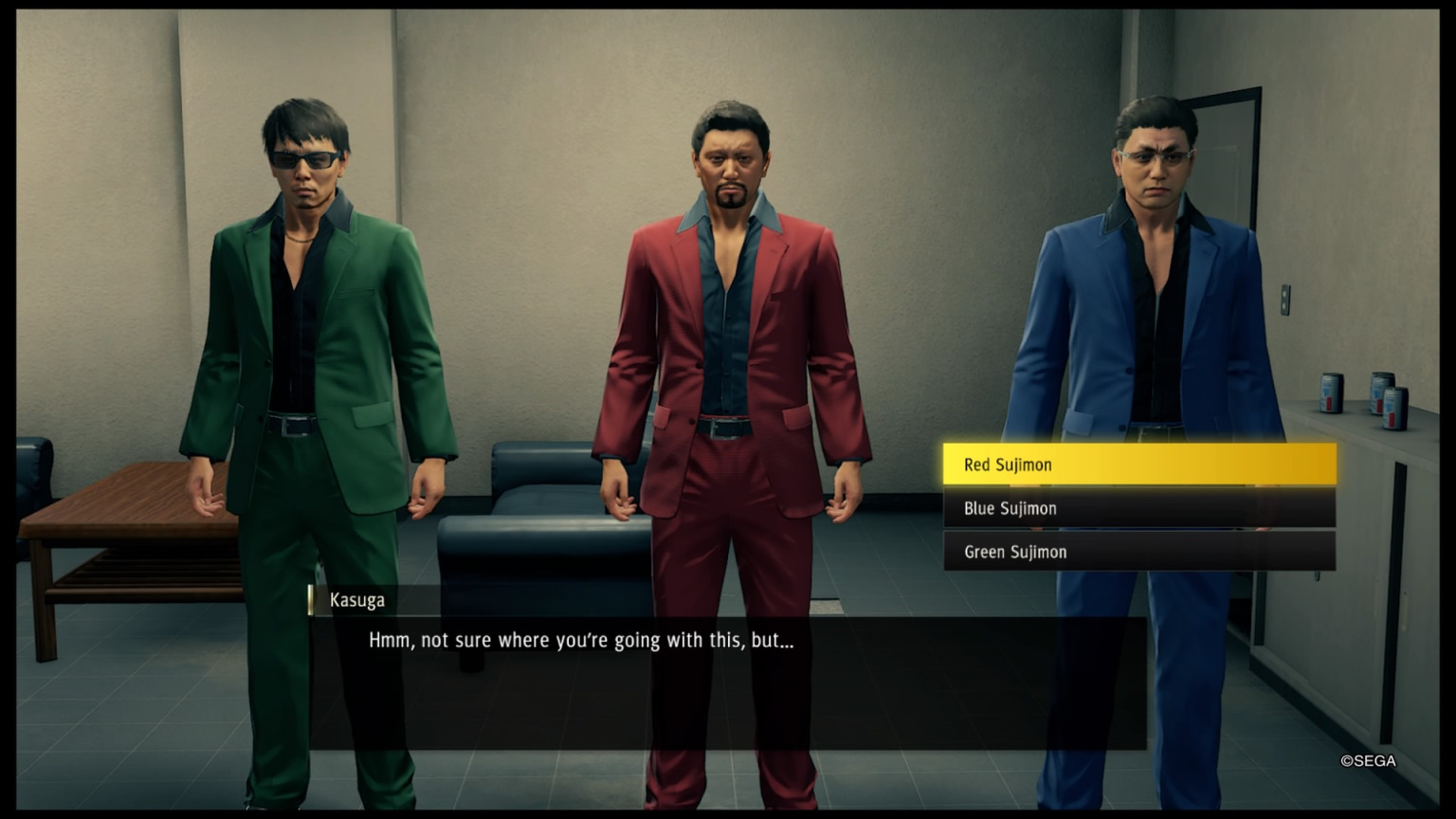This screenshot has height=819, width=1456.
Task: Choose the Red Sujimon option
Action: pyautogui.click(x=1138, y=464)
